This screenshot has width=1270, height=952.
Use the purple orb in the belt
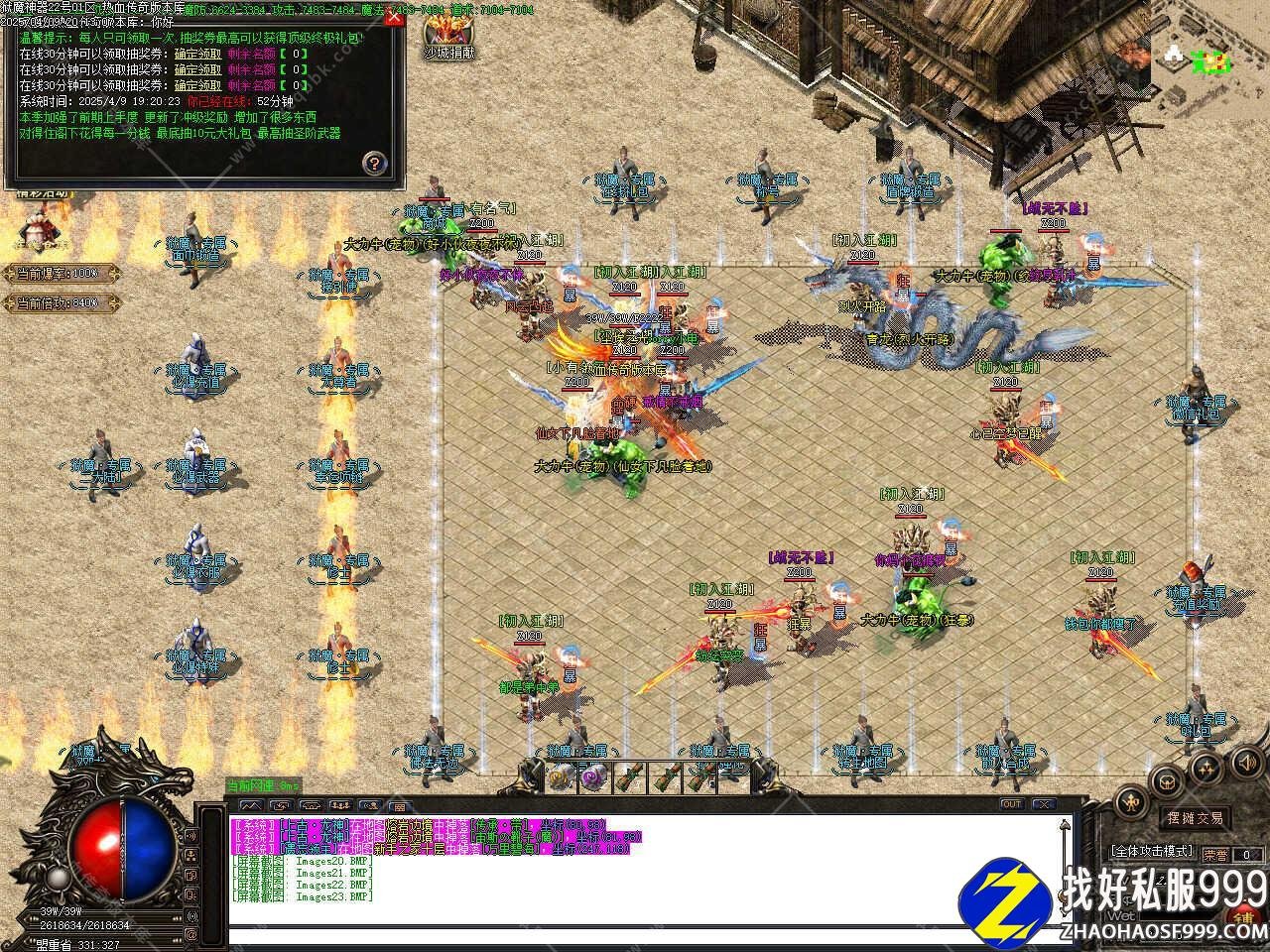pyautogui.click(x=594, y=776)
